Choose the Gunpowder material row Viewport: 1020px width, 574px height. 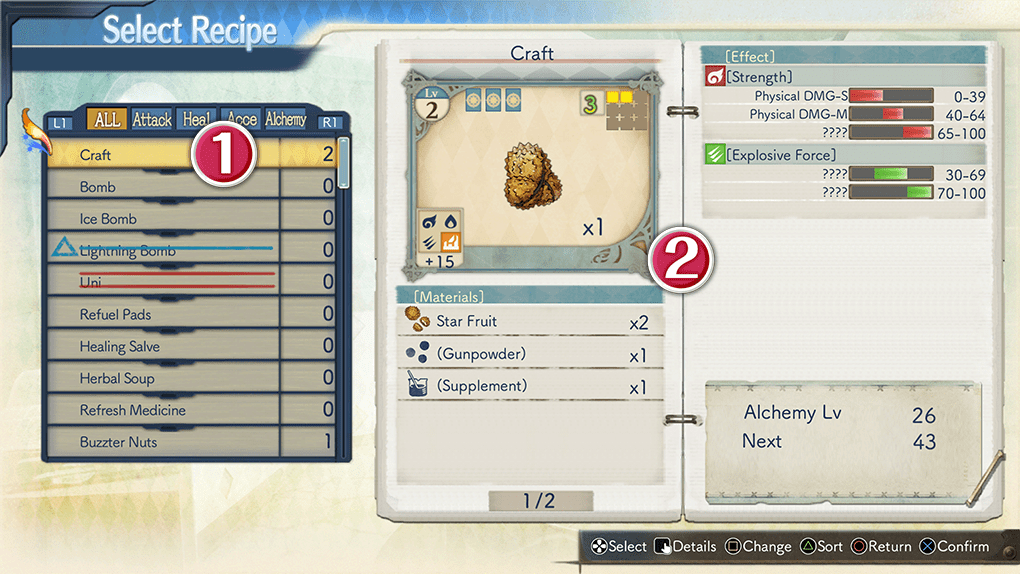[x=530, y=354]
